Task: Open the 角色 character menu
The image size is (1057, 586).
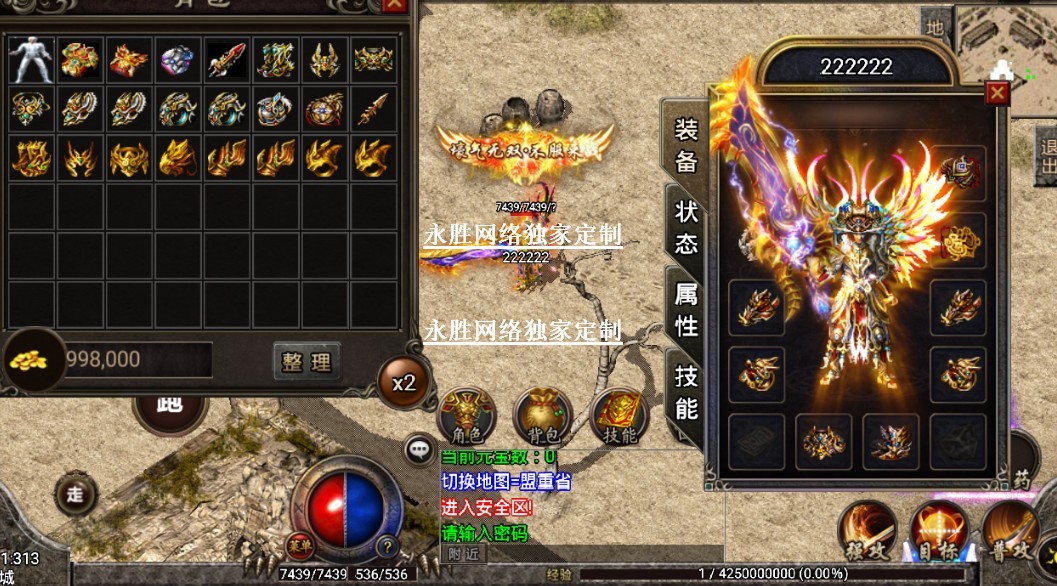Action: point(466,416)
